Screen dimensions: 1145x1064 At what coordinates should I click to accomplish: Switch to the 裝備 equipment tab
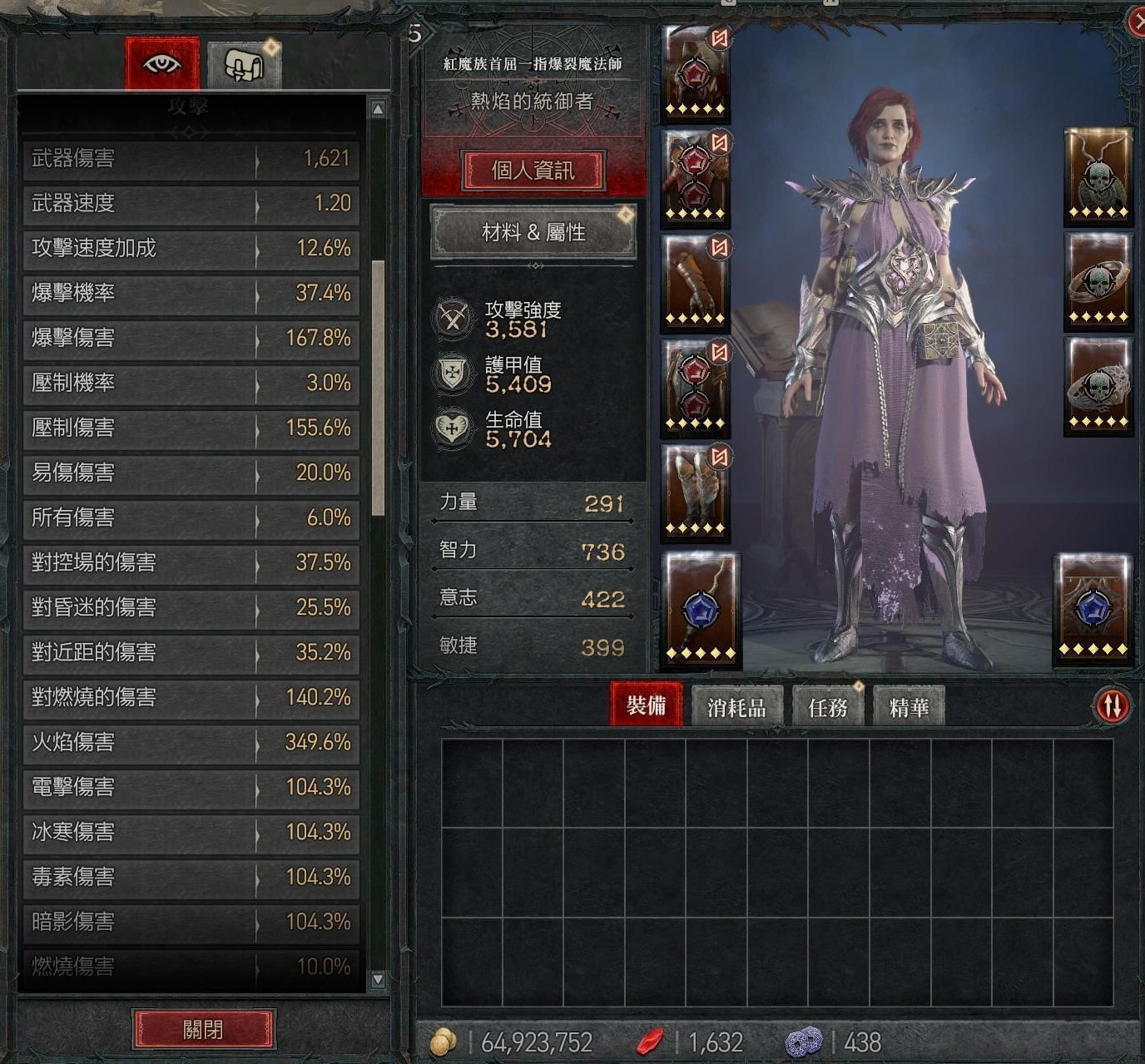[646, 705]
